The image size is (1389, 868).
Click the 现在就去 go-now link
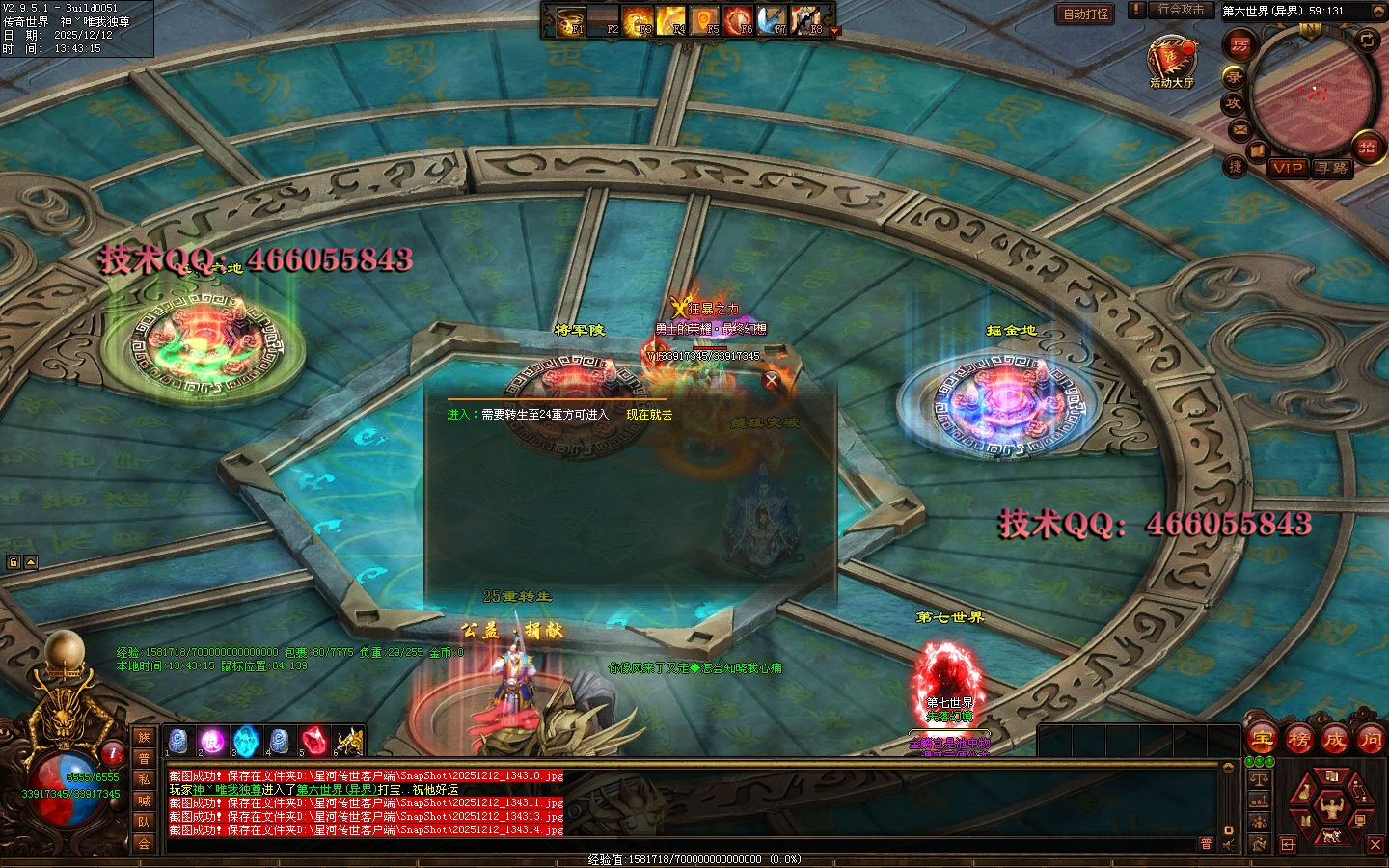(649, 415)
